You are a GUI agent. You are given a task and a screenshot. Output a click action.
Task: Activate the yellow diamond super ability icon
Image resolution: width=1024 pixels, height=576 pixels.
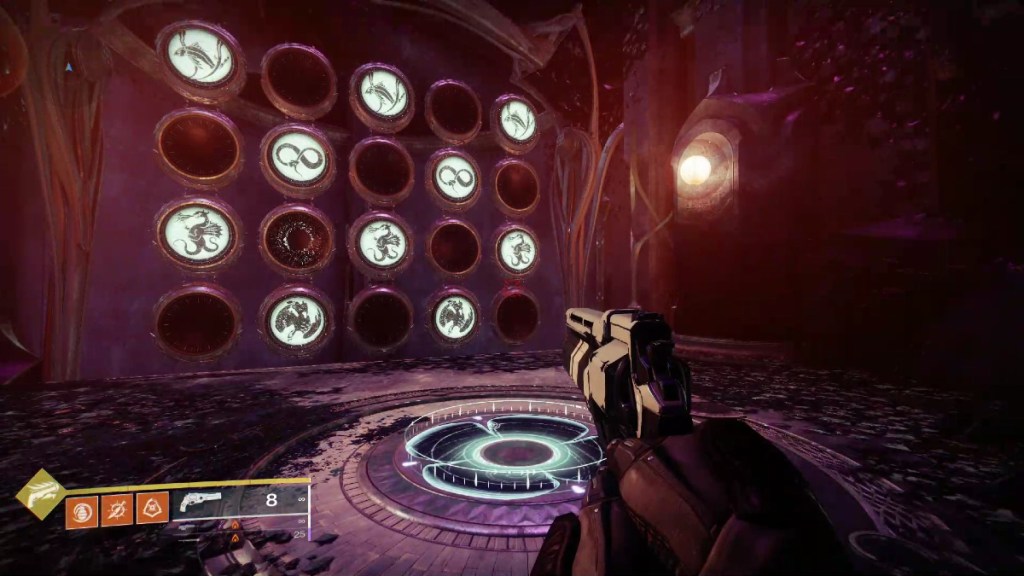(x=38, y=493)
